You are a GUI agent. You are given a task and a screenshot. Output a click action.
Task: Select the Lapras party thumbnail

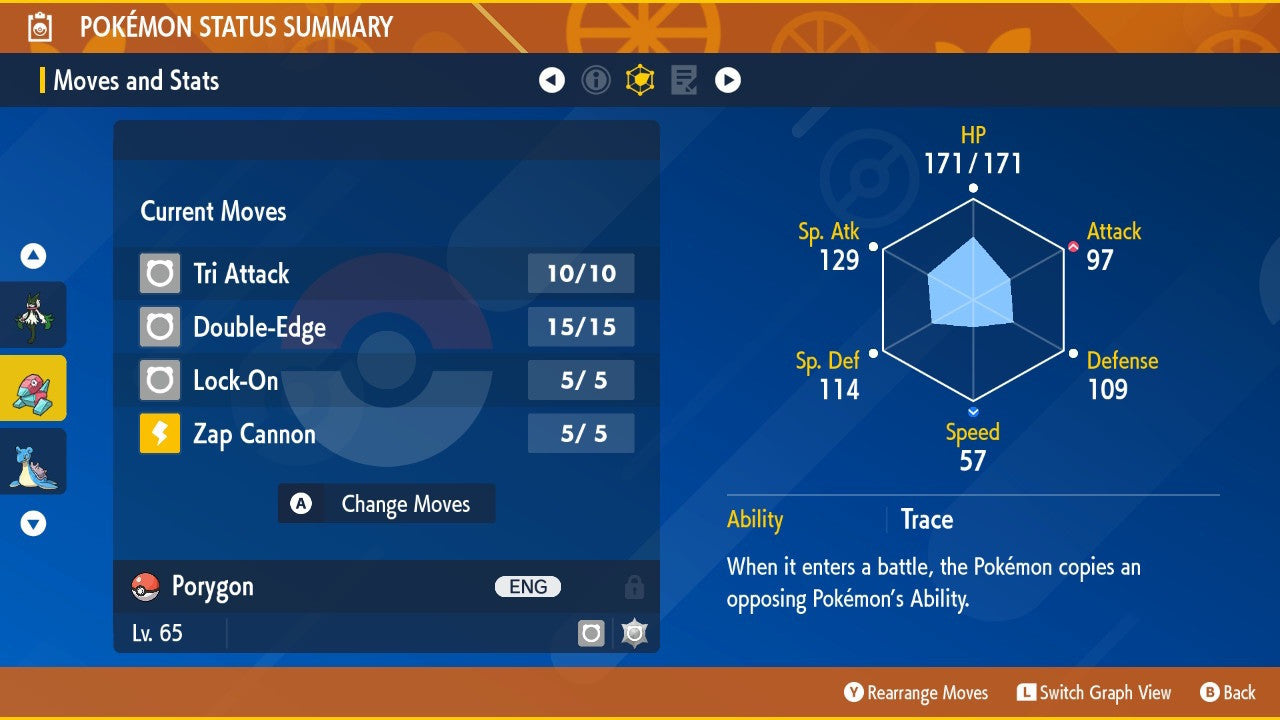point(33,461)
